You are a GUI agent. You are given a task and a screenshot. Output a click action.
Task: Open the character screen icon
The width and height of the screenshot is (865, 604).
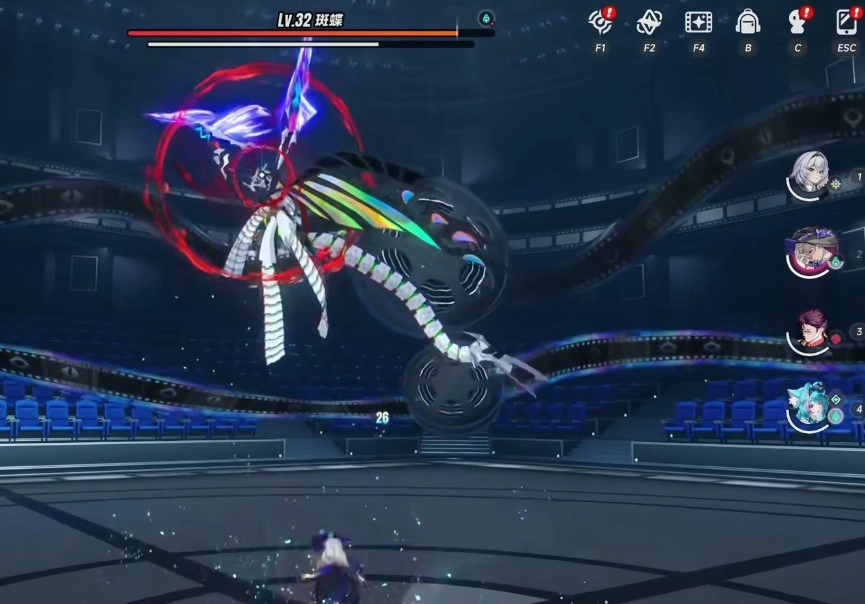(798, 22)
